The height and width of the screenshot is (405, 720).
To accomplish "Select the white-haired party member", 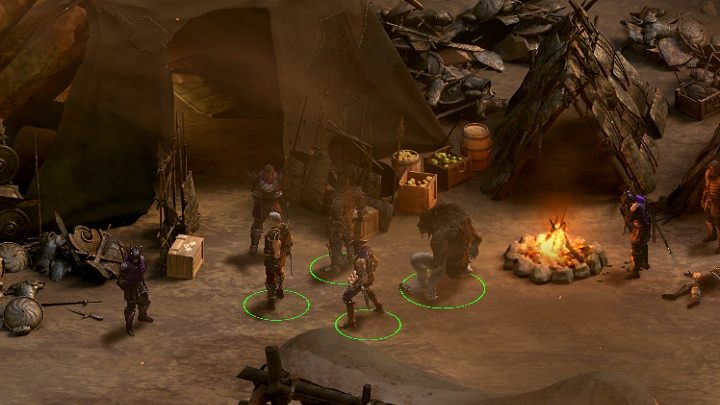I will (276, 254).
